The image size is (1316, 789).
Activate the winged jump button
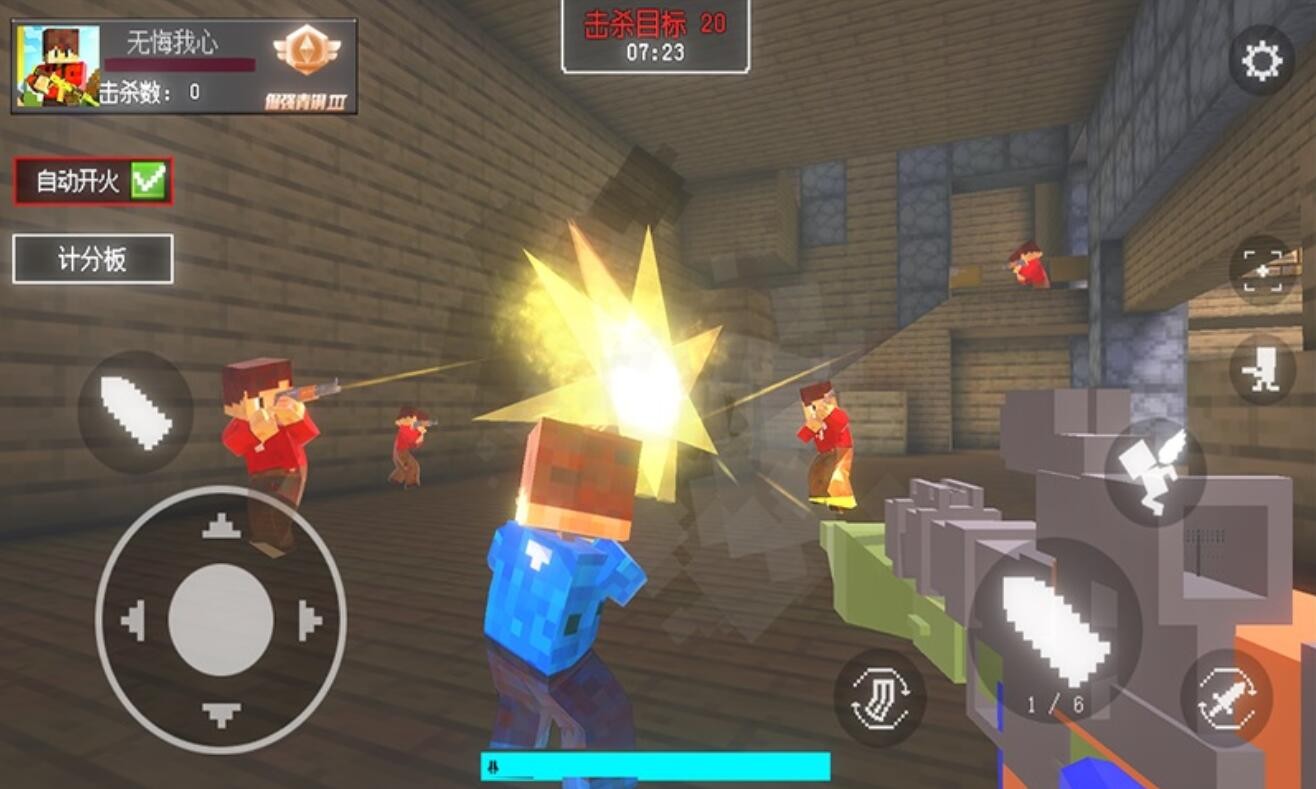1155,472
